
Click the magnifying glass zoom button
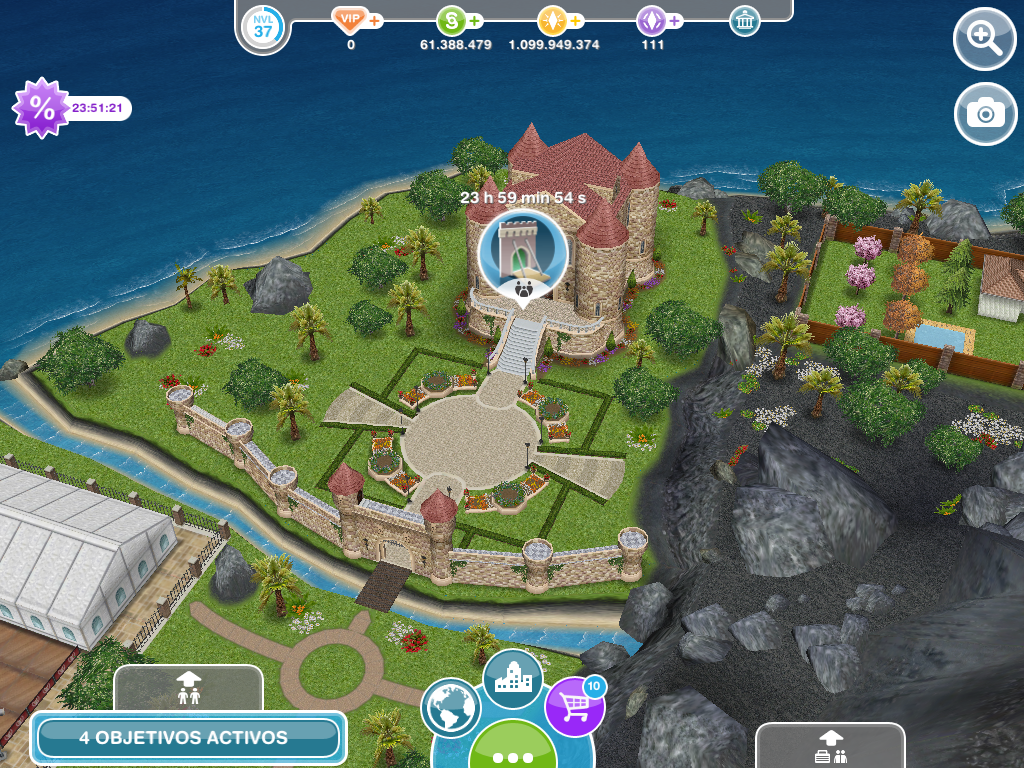(985, 39)
